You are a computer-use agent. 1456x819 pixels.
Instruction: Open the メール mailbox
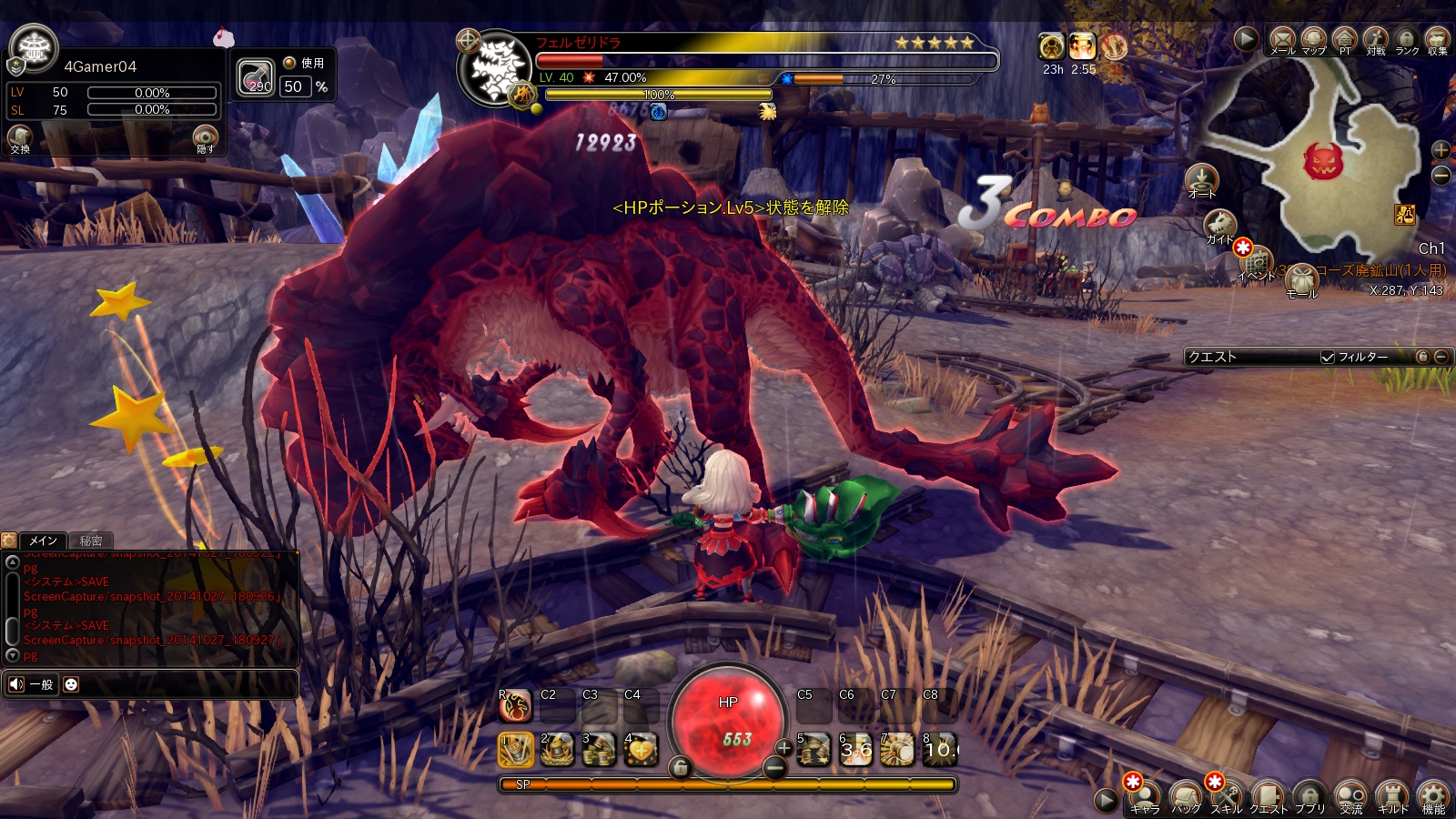[1282, 39]
